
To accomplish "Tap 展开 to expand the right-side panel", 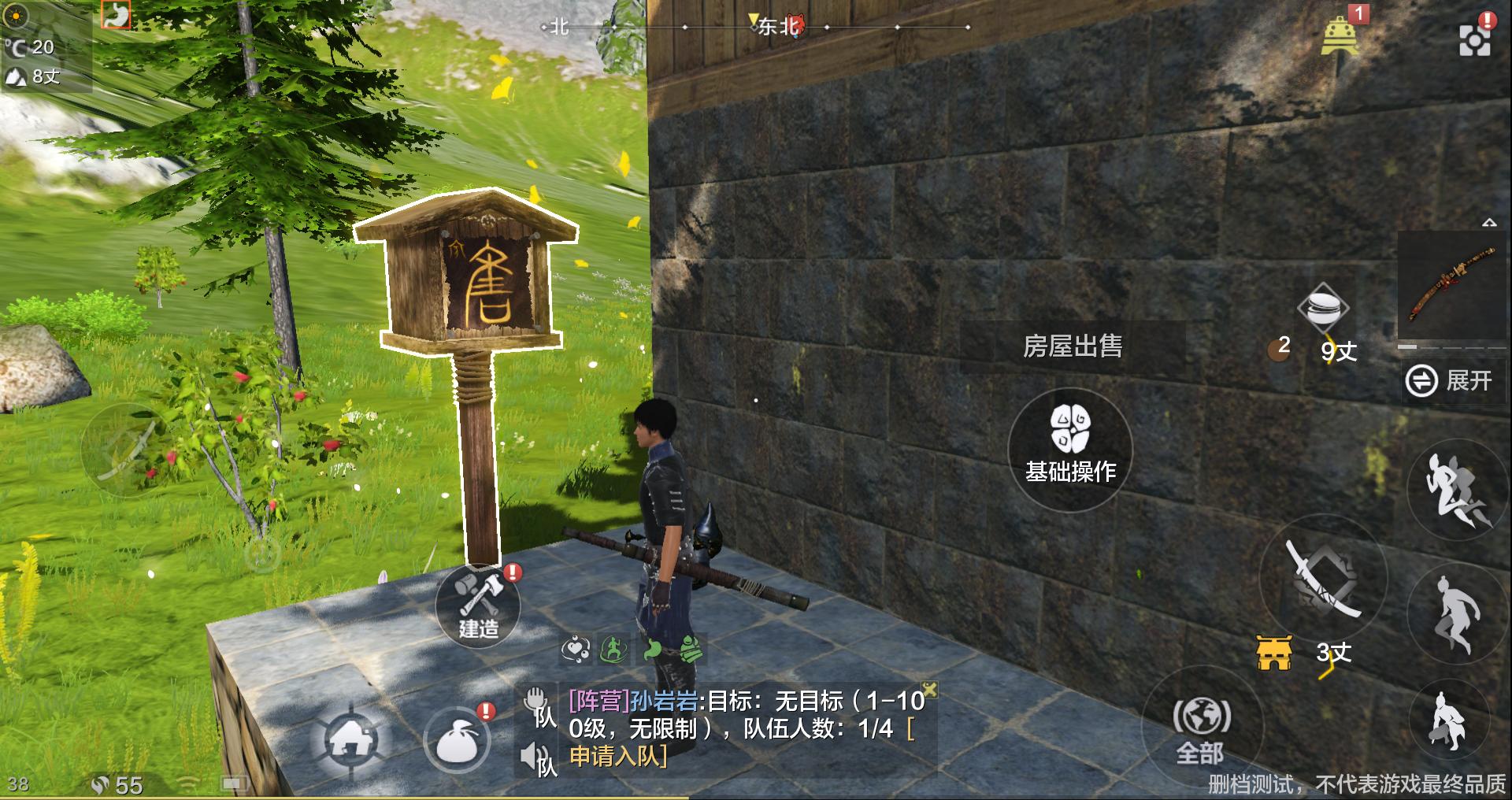I will [1454, 380].
